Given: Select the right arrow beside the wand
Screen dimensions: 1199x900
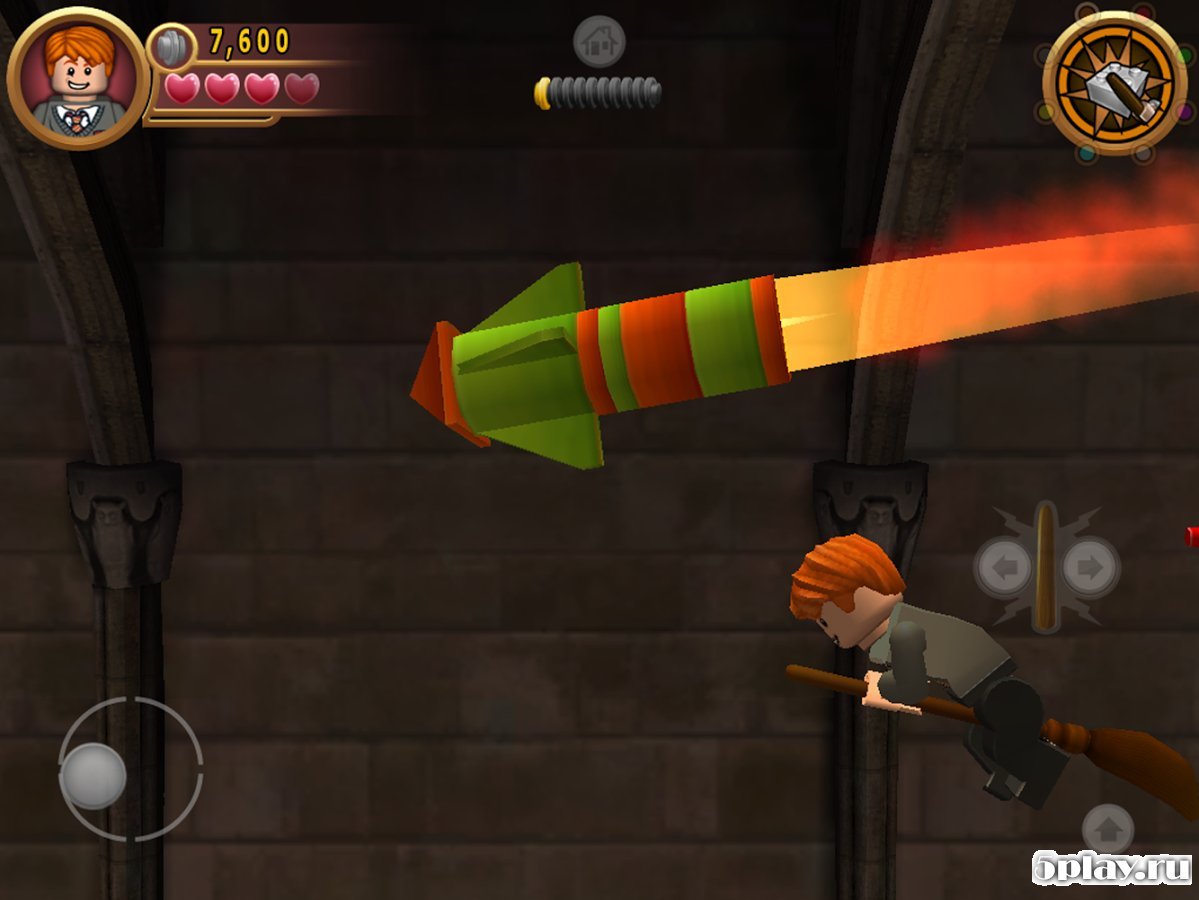Looking at the screenshot, I should tap(1088, 567).
